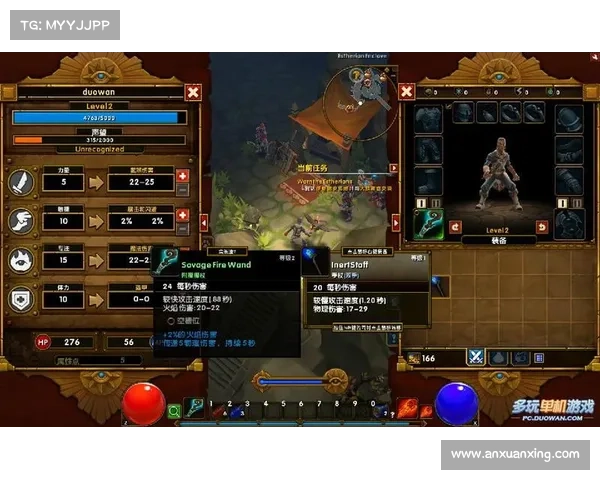Rotate character model with right arrow button

click(543, 226)
